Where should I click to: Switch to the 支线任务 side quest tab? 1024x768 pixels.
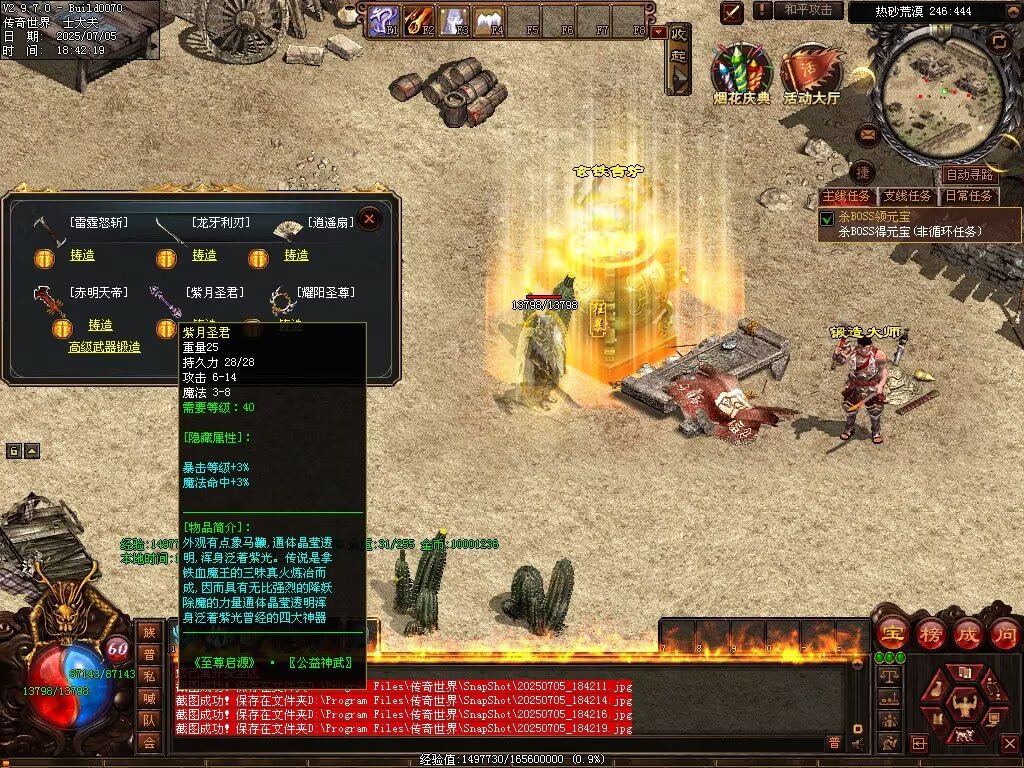(908, 196)
